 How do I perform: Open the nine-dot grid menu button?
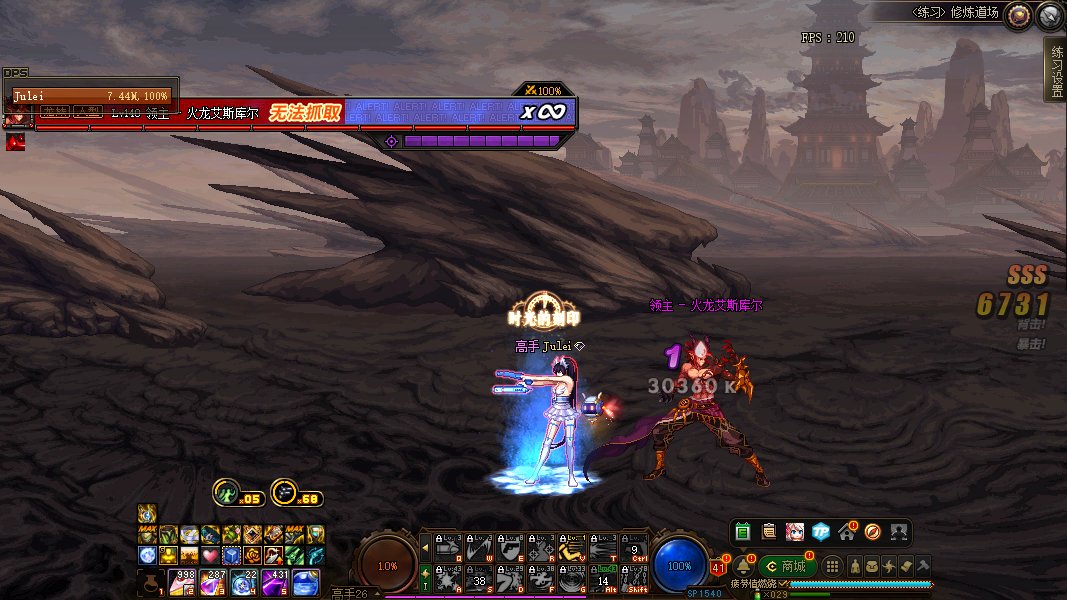pos(832,566)
